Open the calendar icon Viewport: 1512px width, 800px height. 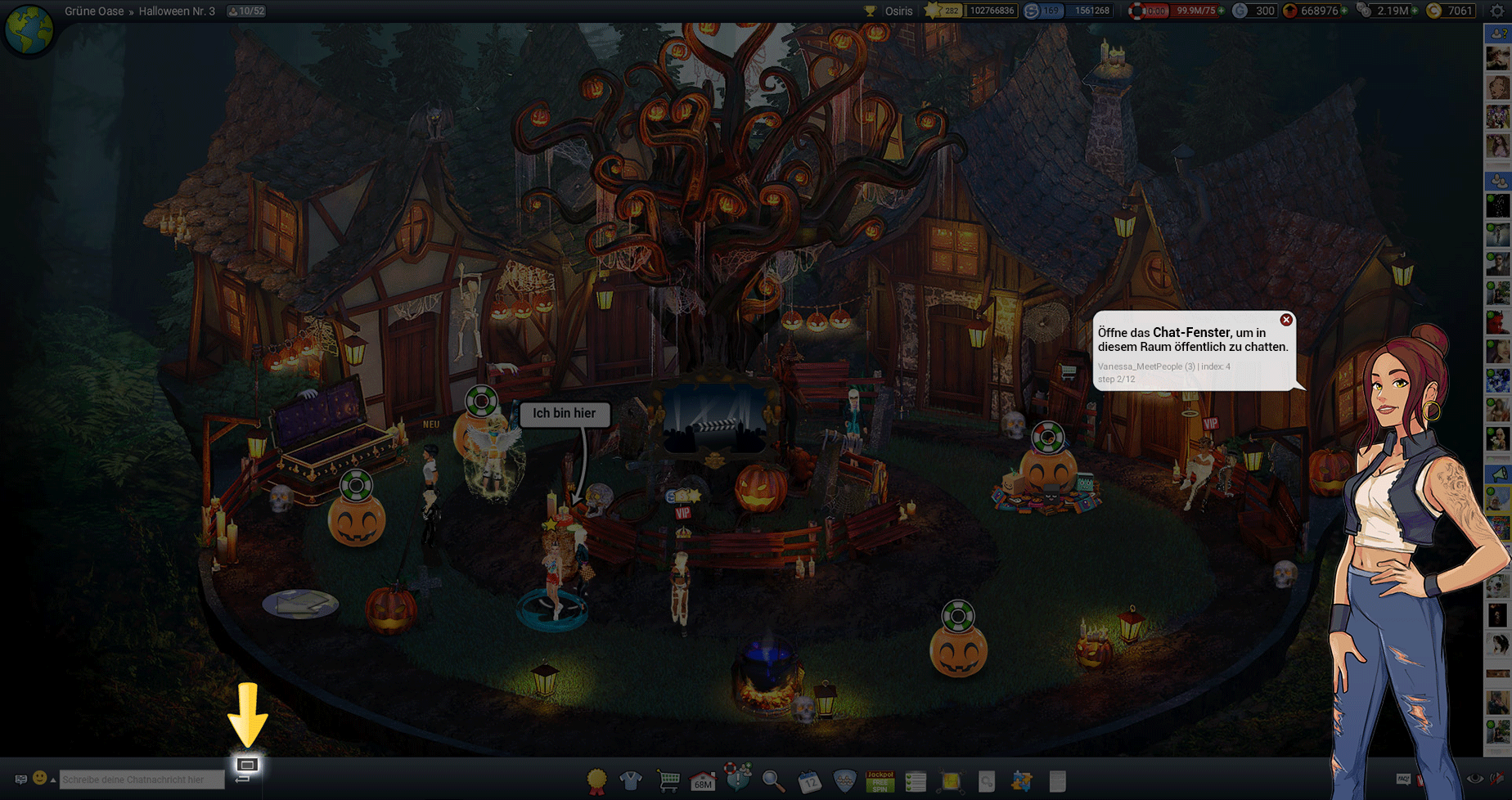(x=808, y=781)
